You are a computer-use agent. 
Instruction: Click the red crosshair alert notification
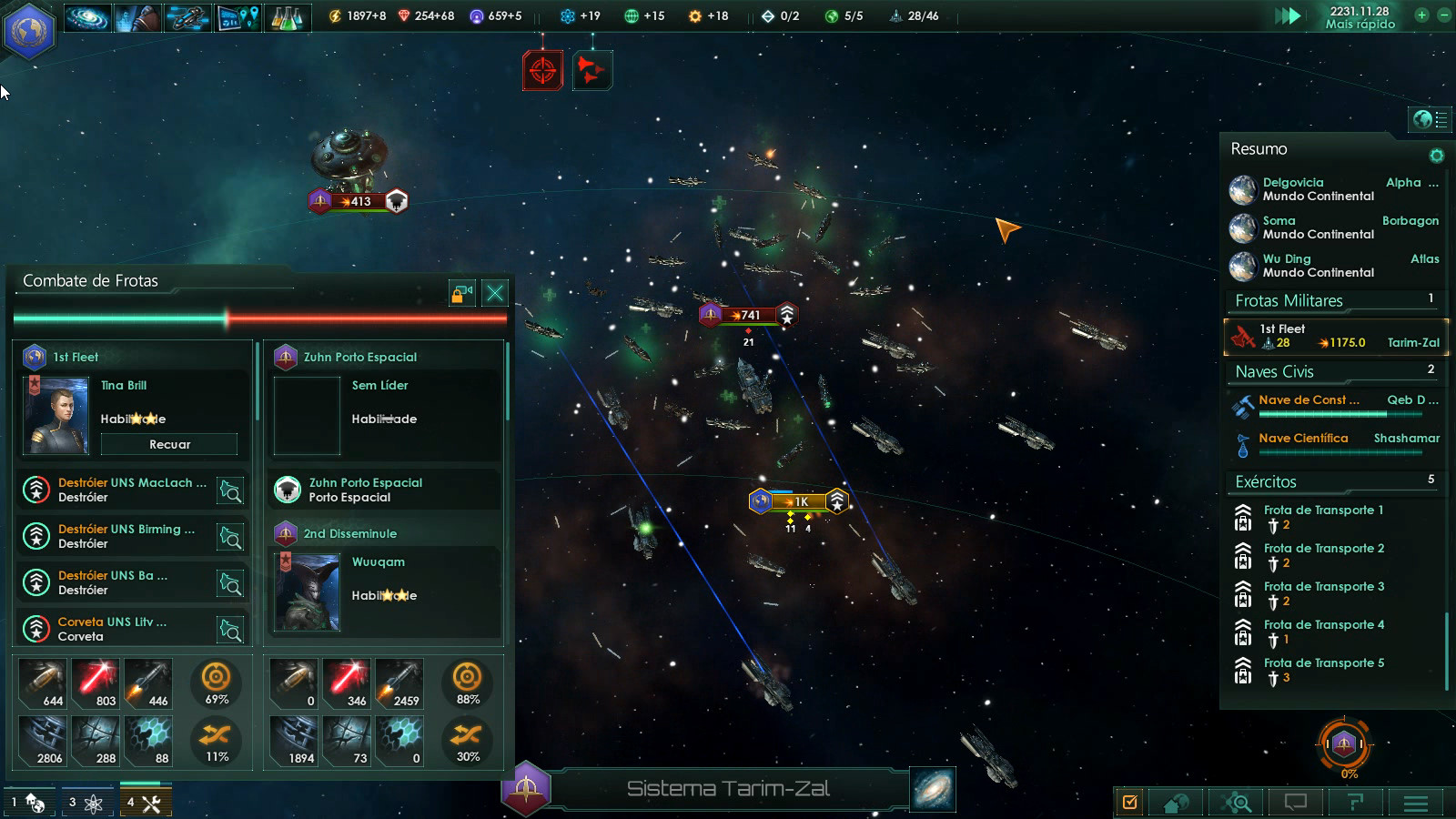coord(542,70)
